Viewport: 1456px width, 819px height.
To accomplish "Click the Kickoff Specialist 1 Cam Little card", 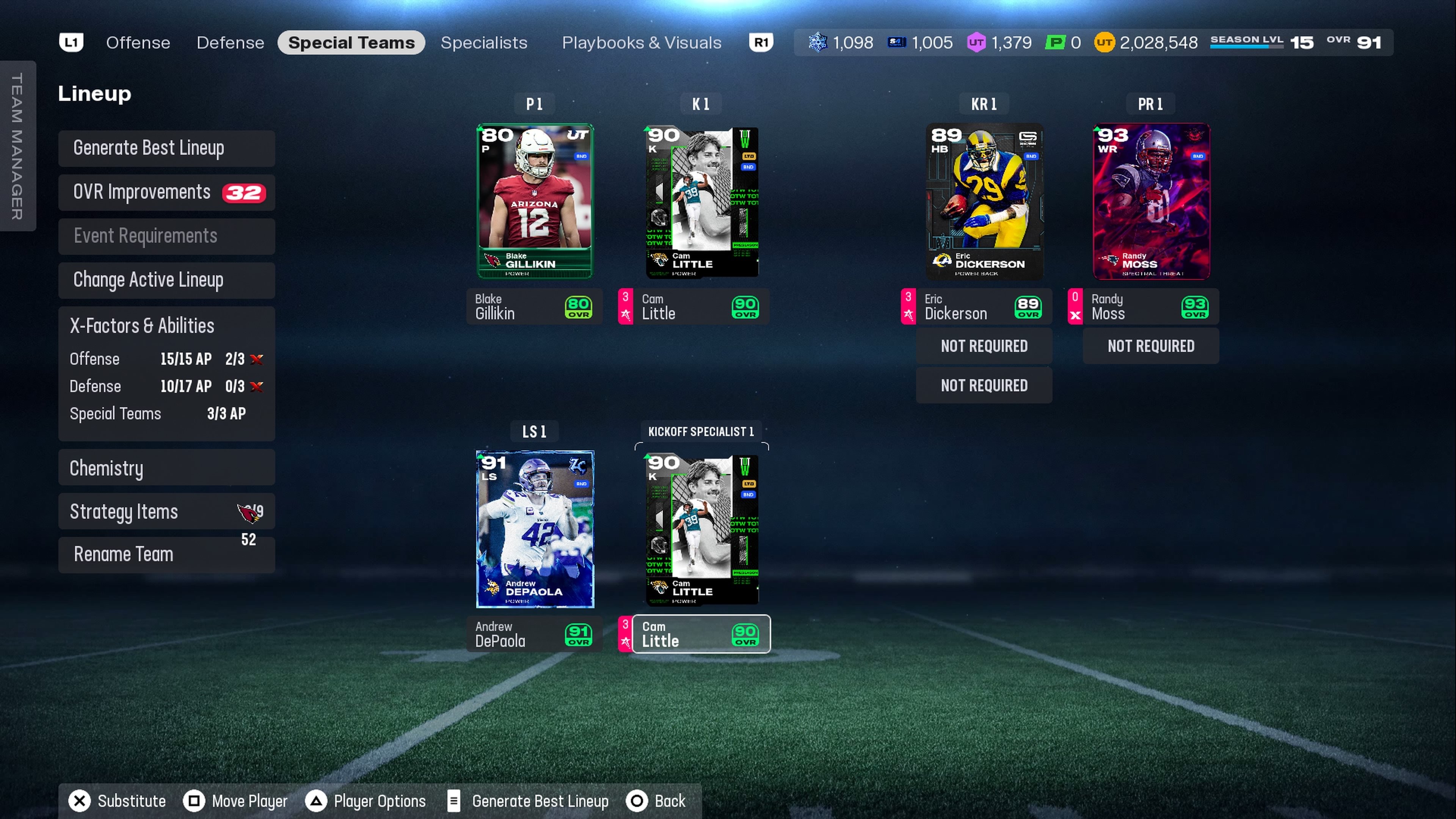I will 701,529.
